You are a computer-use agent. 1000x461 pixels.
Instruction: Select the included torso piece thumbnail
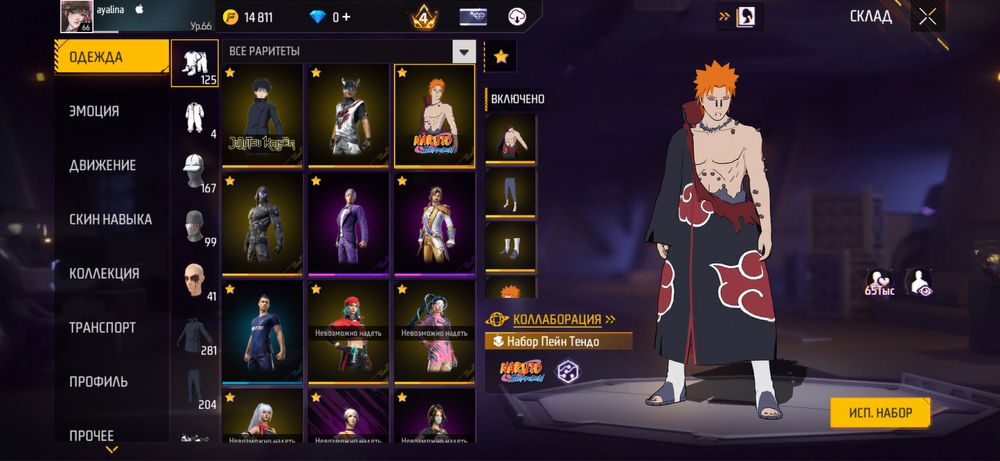[511, 138]
